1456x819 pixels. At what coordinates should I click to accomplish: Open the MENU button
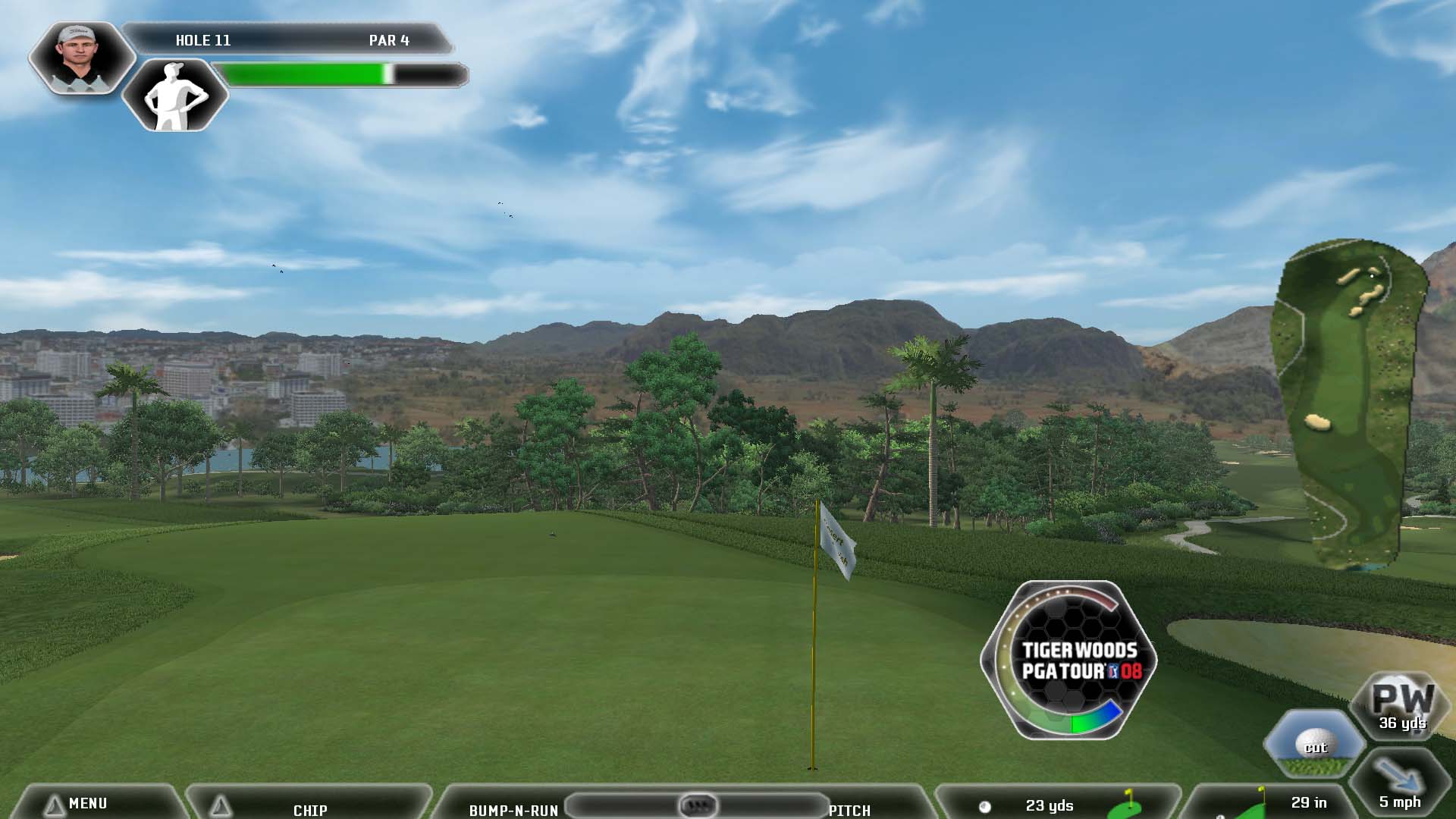[87, 803]
